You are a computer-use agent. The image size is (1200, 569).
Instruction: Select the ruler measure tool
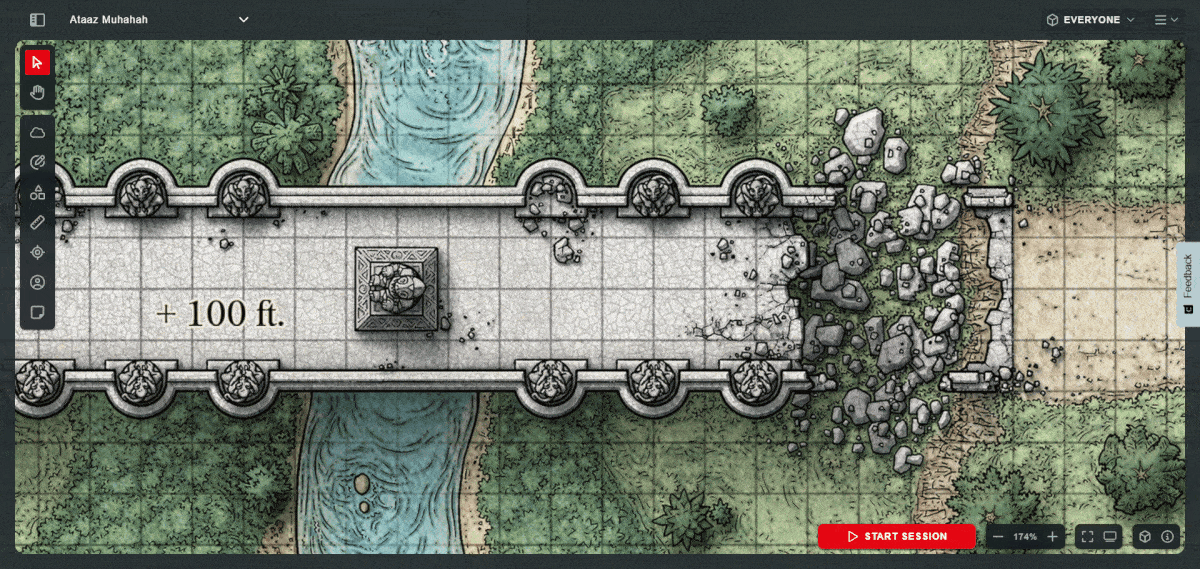37,222
